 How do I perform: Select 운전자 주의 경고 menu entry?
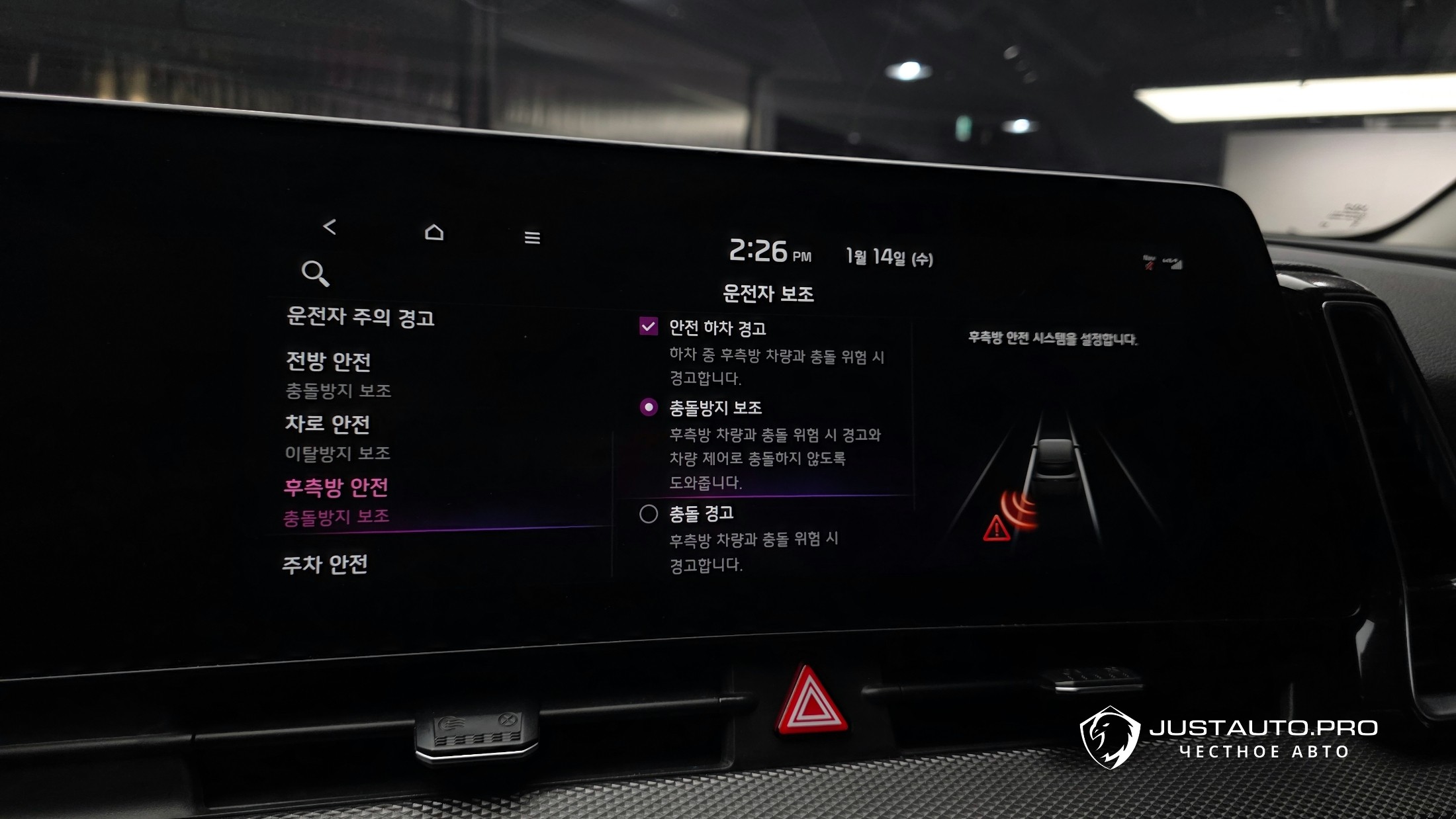(361, 317)
